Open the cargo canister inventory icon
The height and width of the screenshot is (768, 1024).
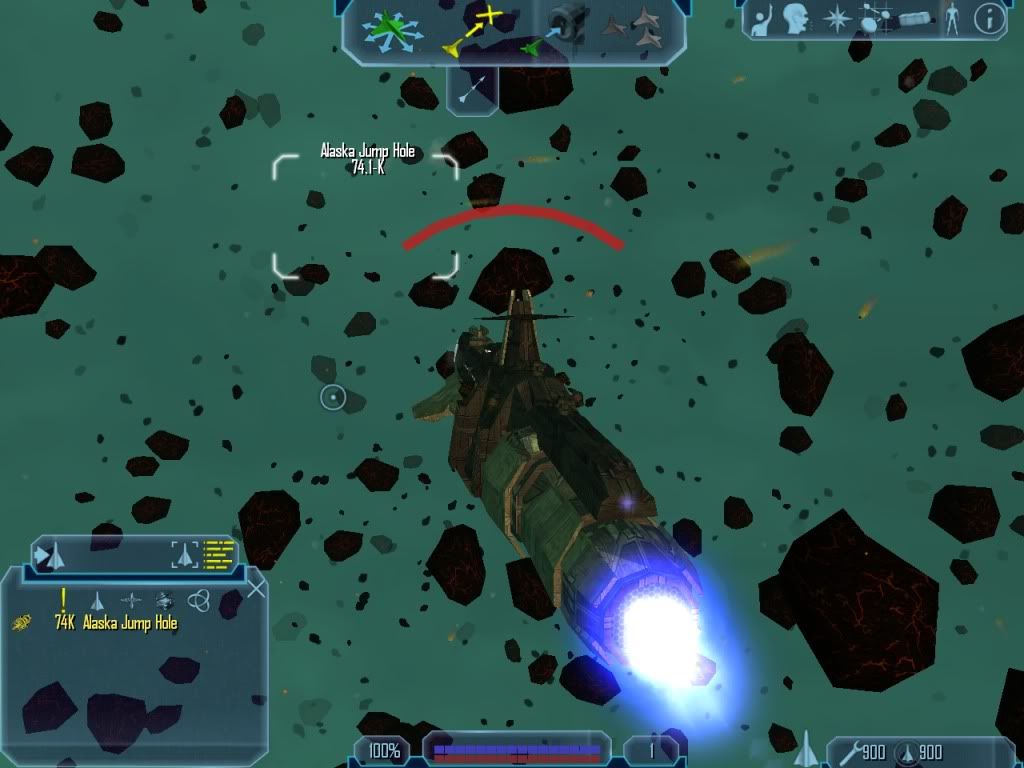914,19
